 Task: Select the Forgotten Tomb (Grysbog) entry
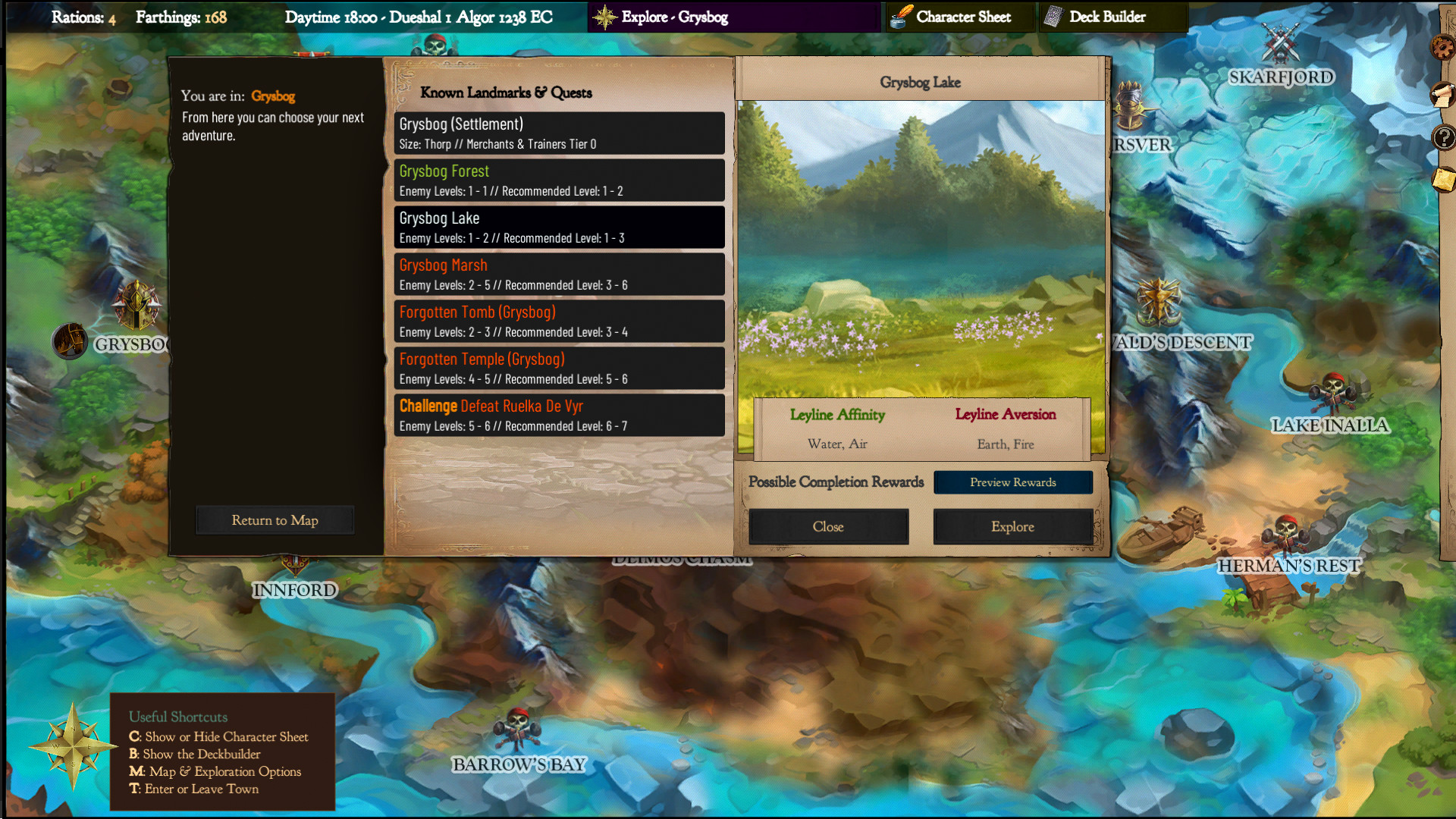(559, 321)
